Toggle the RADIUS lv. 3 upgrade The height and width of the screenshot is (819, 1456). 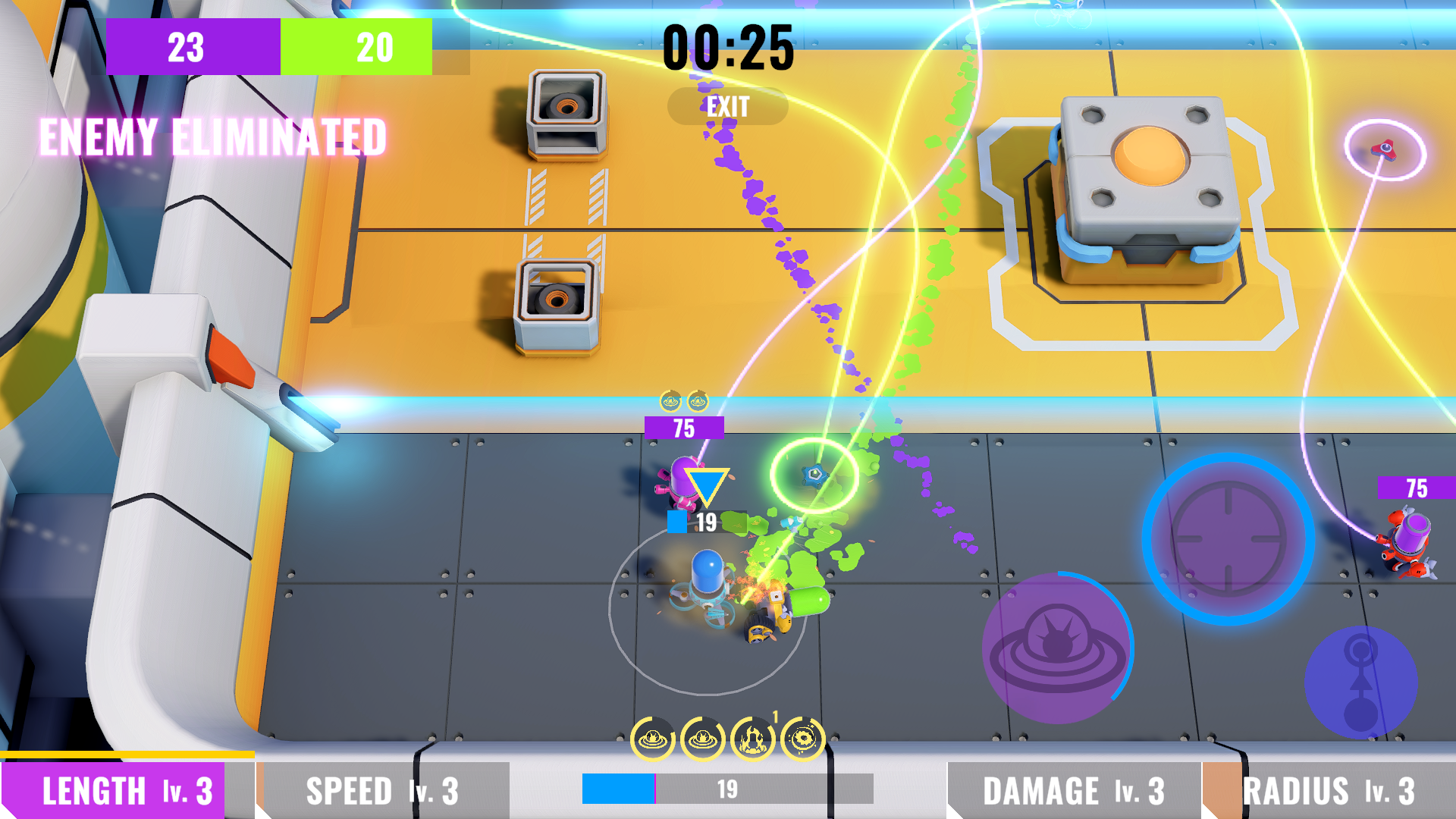1335,791
